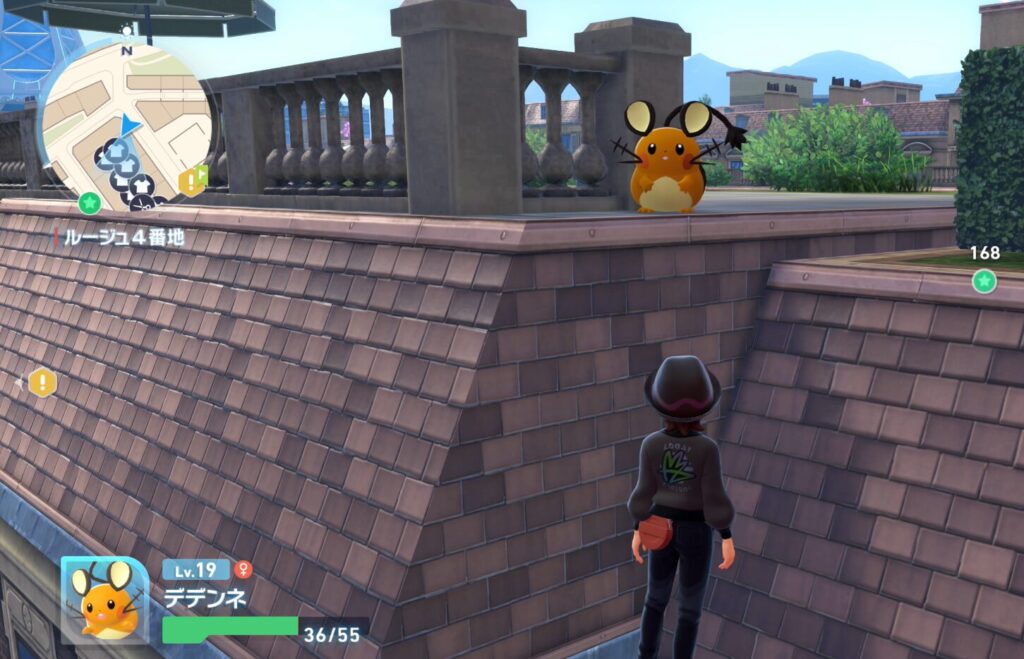Click the green star marker below the minimap

coord(89,203)
